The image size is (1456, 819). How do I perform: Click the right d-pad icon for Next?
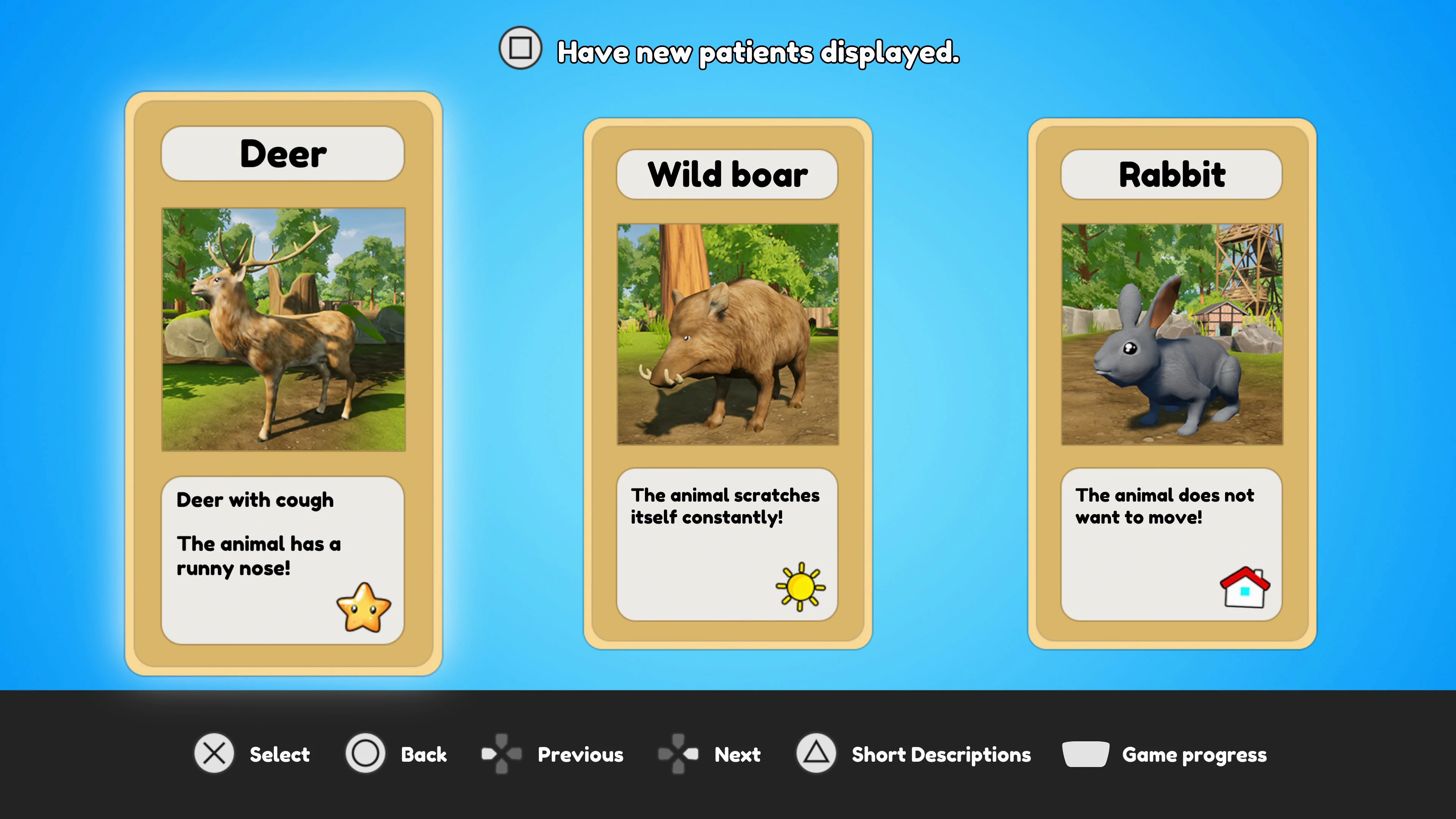678,754
